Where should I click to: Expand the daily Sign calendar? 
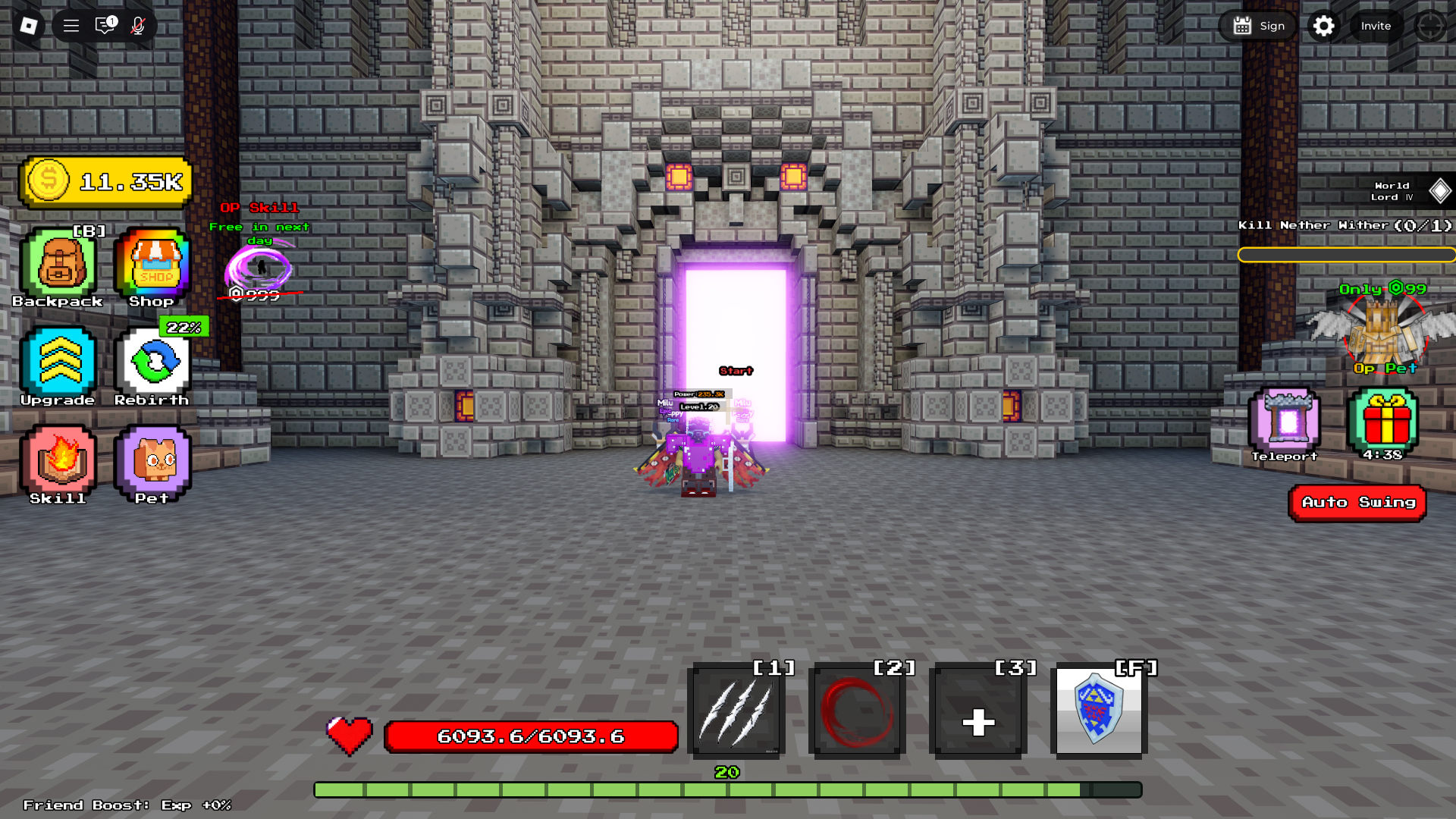click(1257, 25)
